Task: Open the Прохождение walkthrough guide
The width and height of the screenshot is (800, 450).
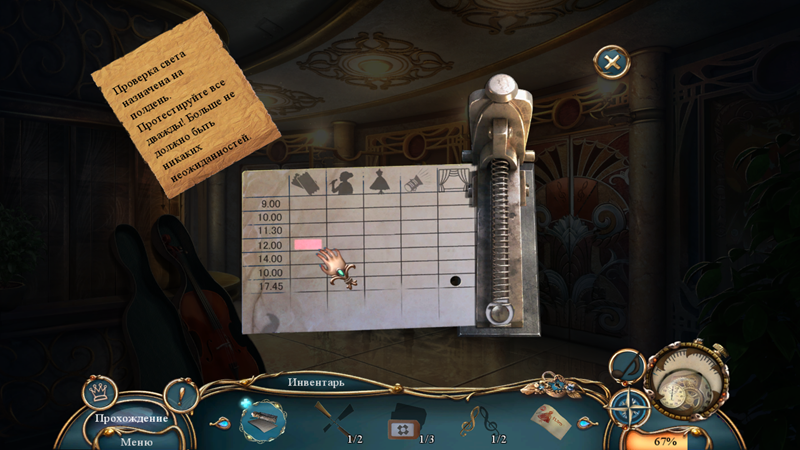Action: pyautogui.click(x=131, y=418)
